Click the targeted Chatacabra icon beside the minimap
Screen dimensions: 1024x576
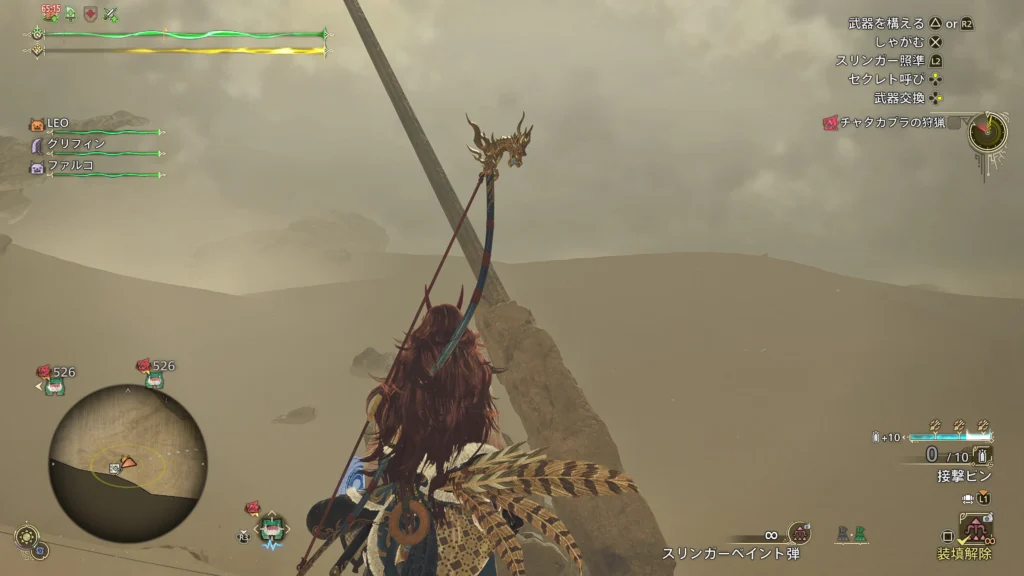[271, 527]
